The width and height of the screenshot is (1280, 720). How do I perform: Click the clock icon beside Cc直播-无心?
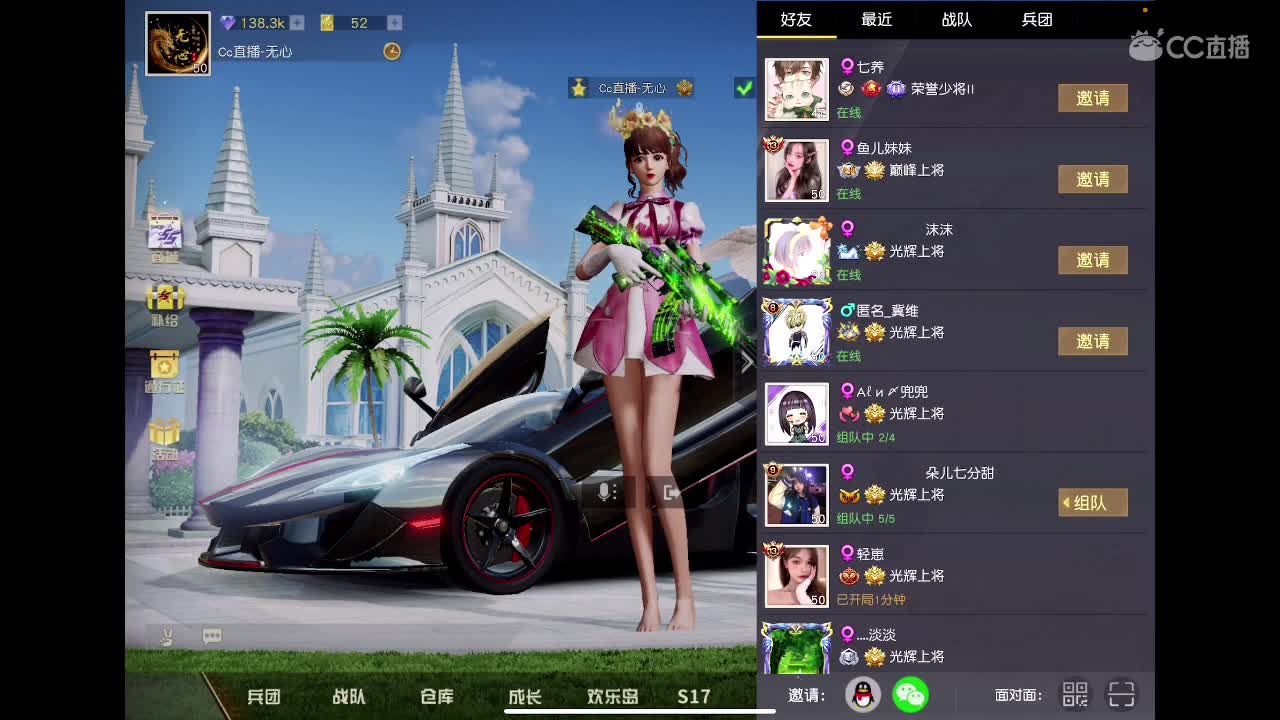tap(392, 52)
